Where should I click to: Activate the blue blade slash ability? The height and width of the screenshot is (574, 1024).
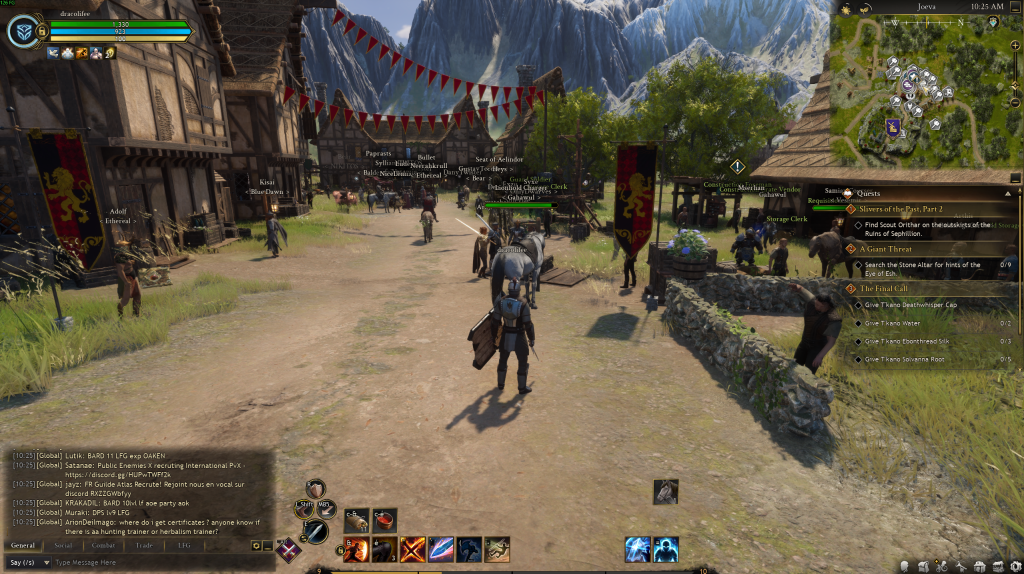pyautogui.click(x=441, y=549)
